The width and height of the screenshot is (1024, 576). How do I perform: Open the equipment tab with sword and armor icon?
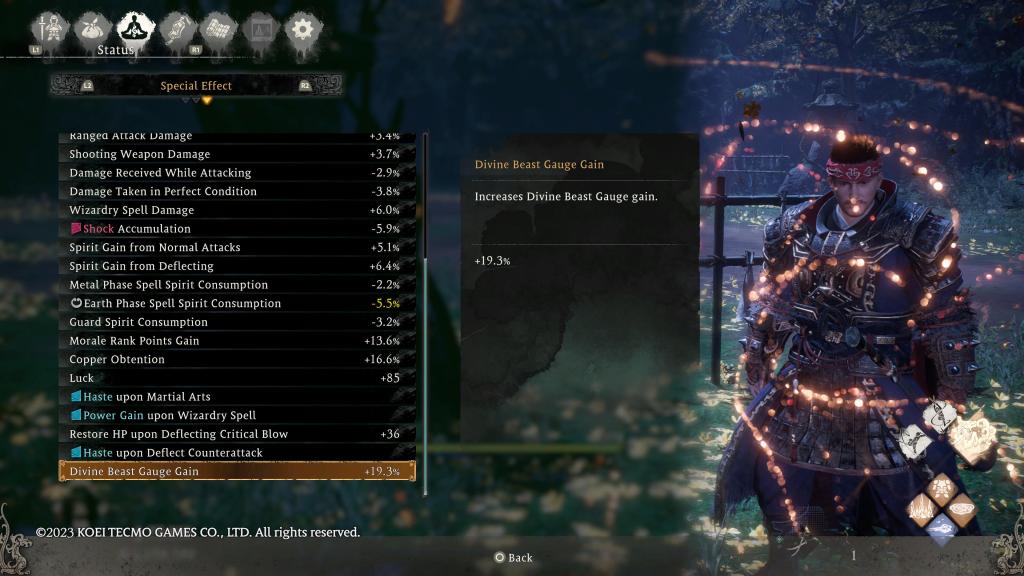[49, 28]
